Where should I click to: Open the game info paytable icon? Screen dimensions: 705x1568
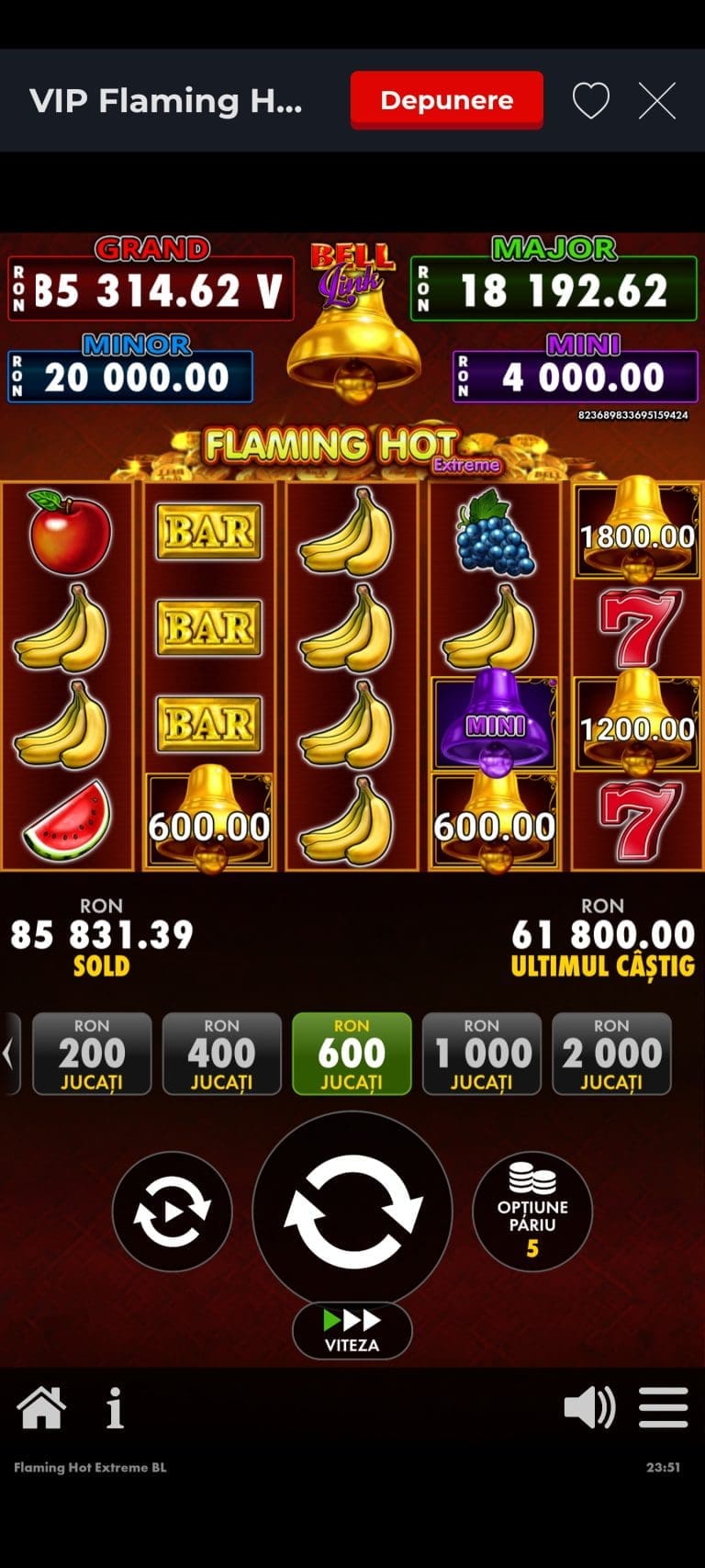point(115,1407)
